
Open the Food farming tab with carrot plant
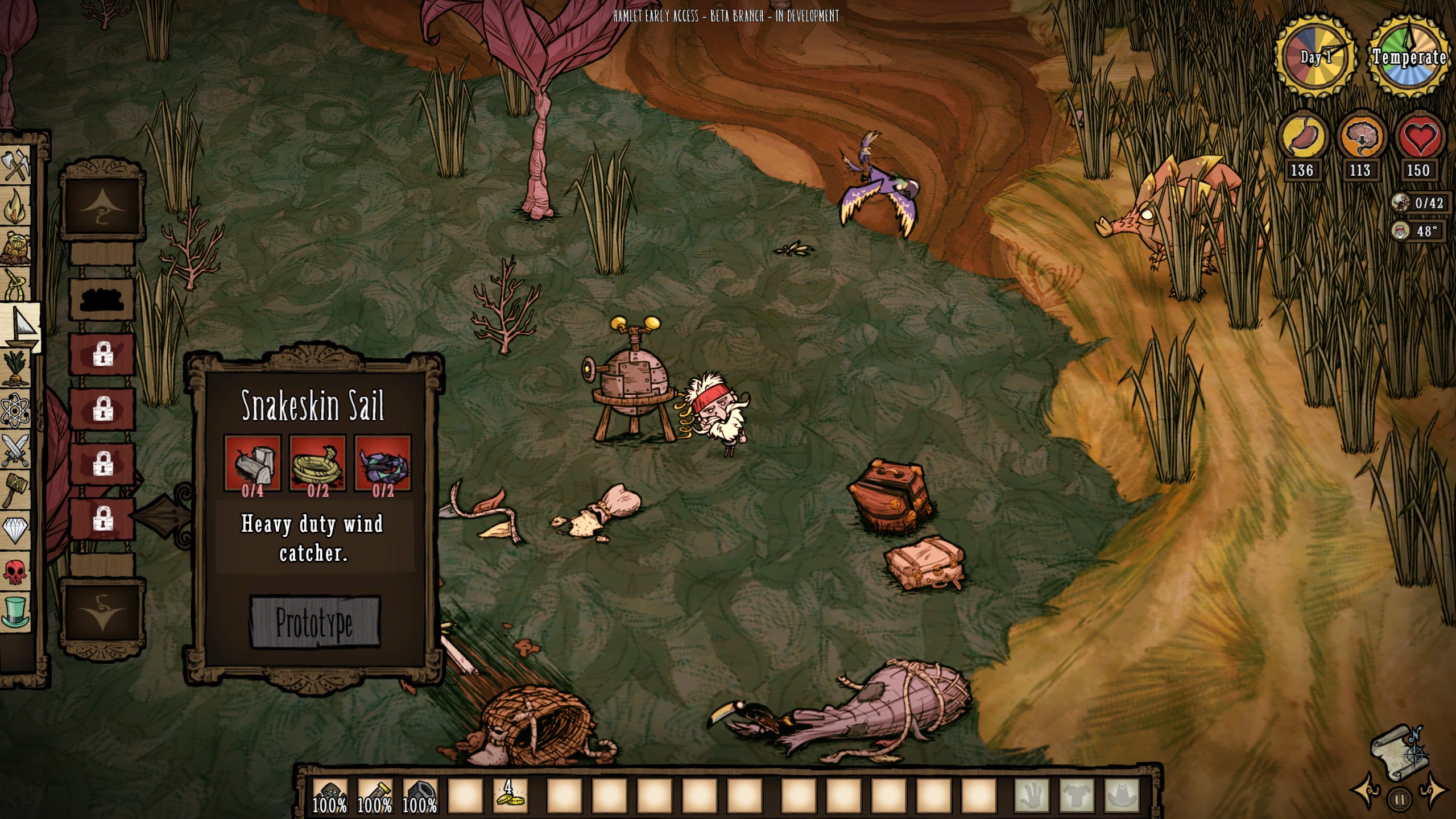(x=16, y=369)
